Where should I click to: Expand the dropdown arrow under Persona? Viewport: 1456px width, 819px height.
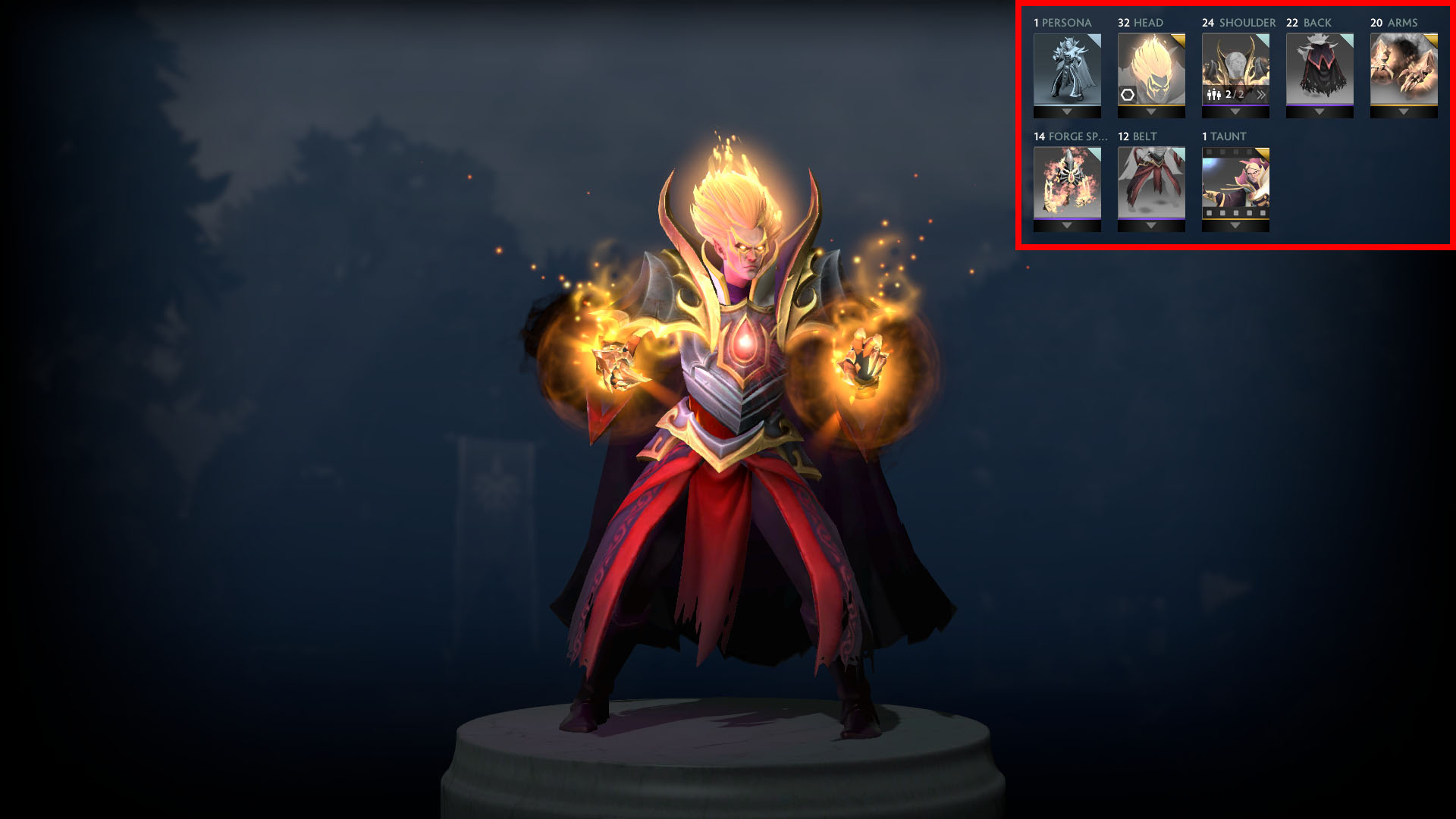[1067, 112]
